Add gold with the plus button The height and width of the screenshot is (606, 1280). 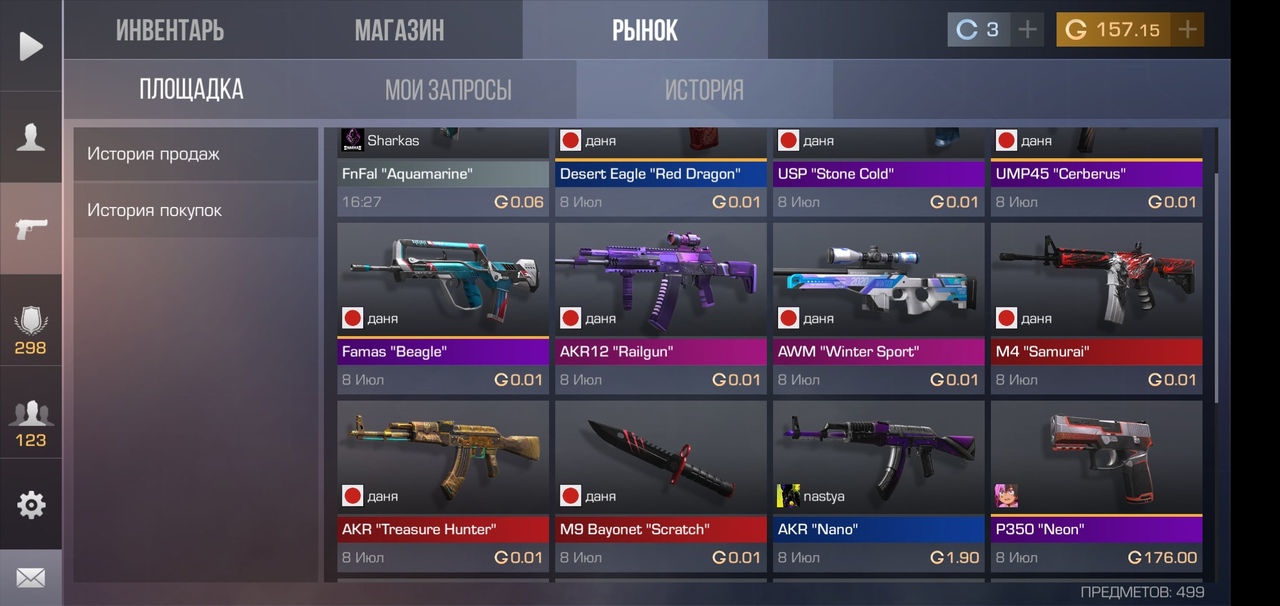pyautogui.click(x=1187, y=30)
